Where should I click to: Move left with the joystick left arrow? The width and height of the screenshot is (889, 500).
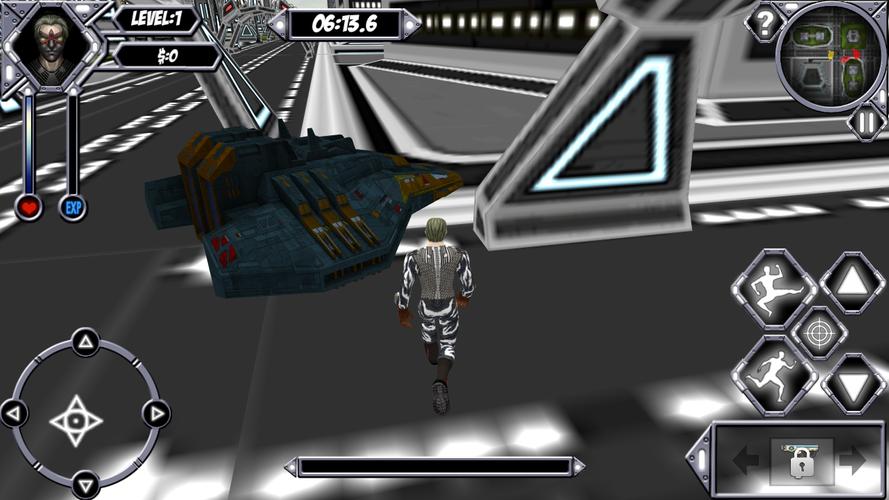click(15, 412)
